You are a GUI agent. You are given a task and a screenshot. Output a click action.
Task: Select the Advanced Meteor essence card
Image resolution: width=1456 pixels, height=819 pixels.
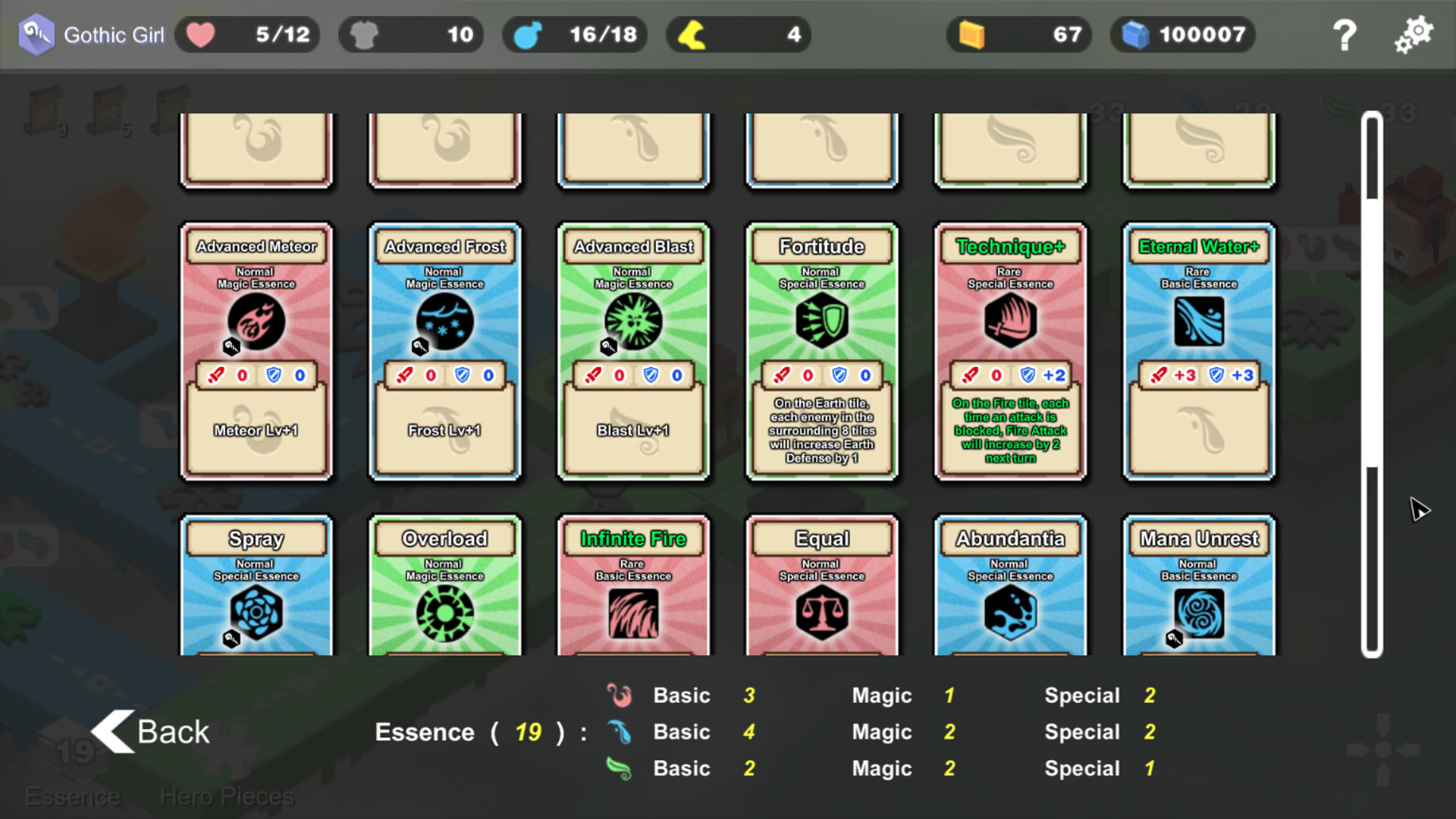[x=256, y=350]
